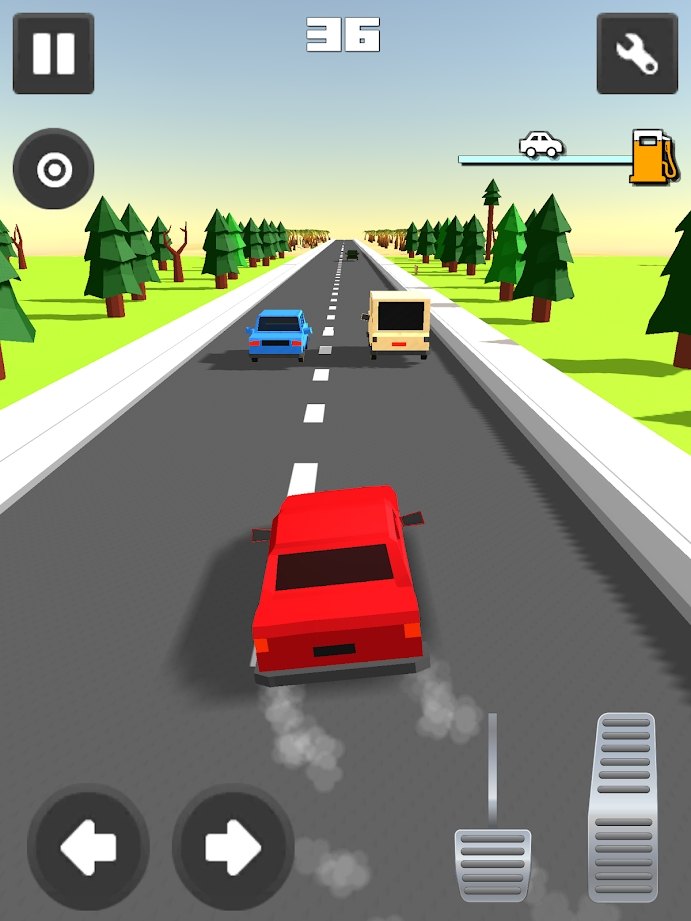691x921 pixels.
Task: Steer right with the right arrow
Action: point(233,846)
